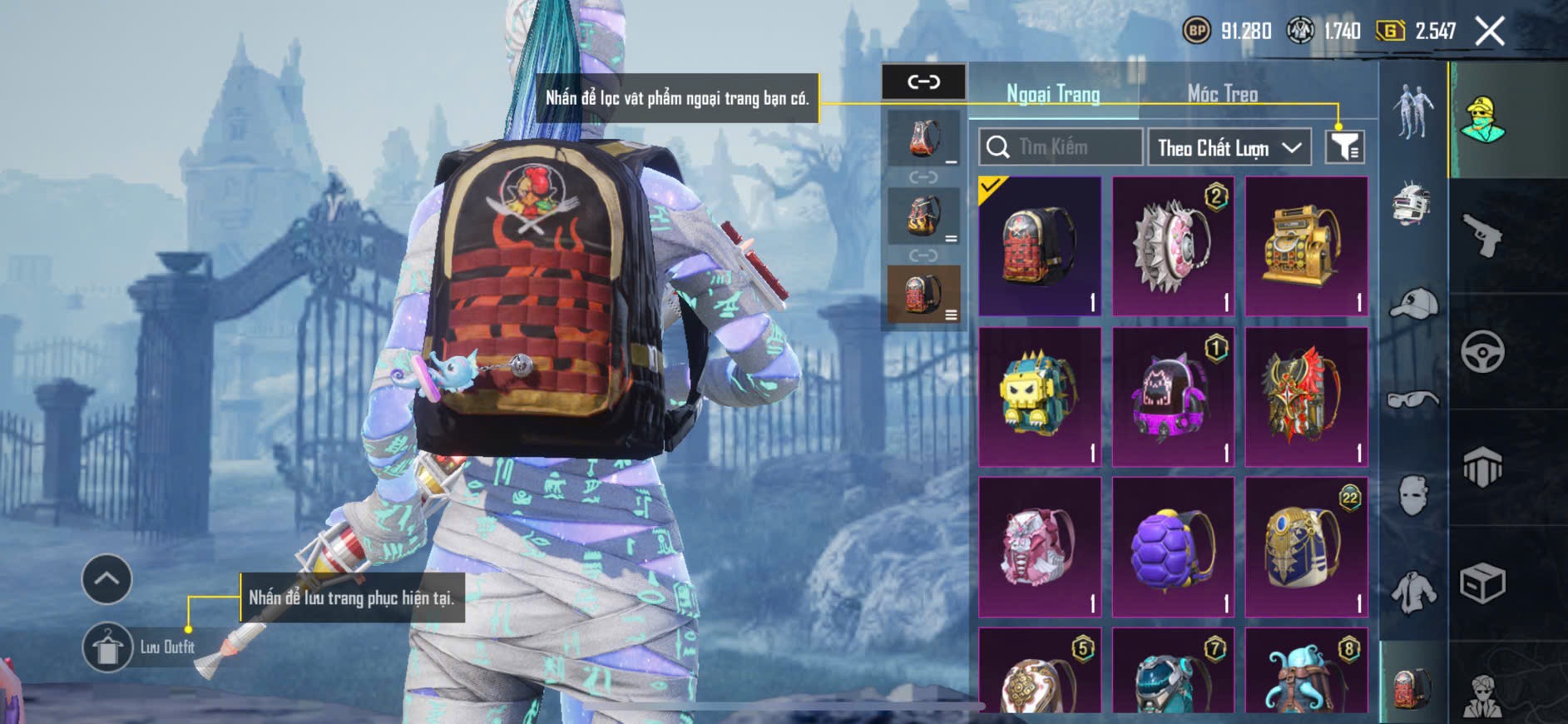Open the Theo Chất Lượng sort dropdown

1229,148
